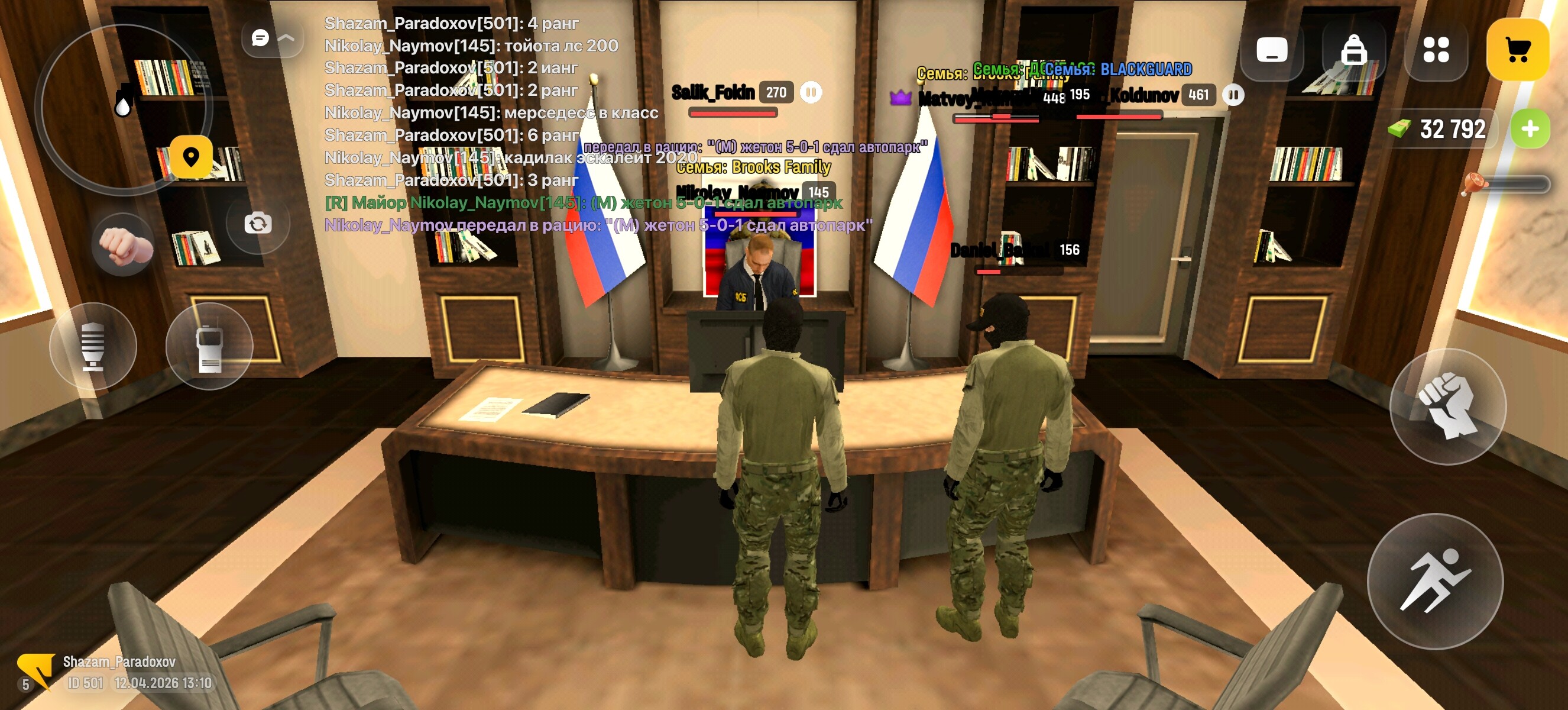Viewport: 1568px width, 710px height.
Task: Open the bank card icon
Action: [x=1271, y=50]
